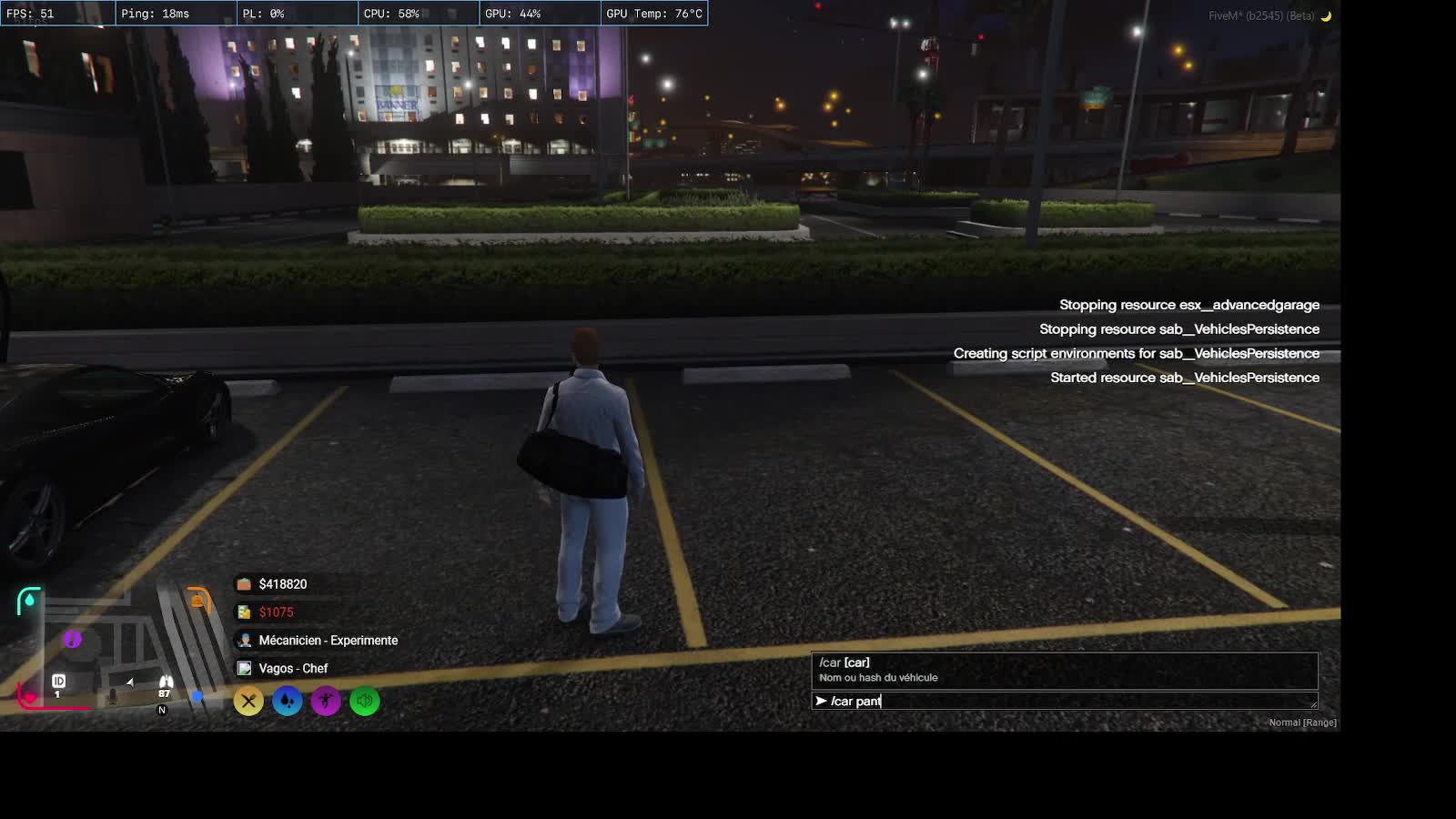1456x819 pixels.
Task: Click the green speaker voice icon
Action: point(365,701)
